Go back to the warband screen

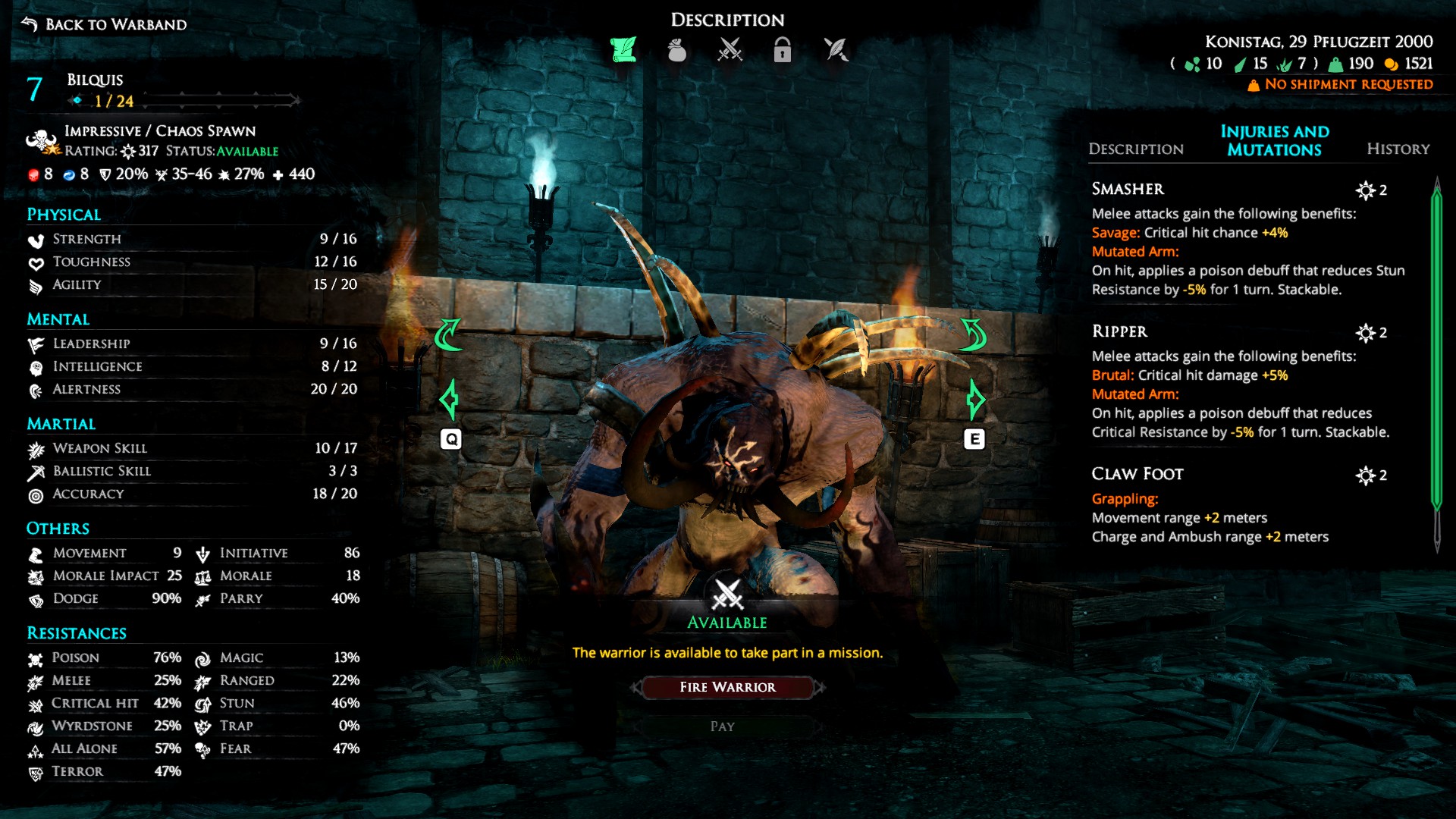105,24
